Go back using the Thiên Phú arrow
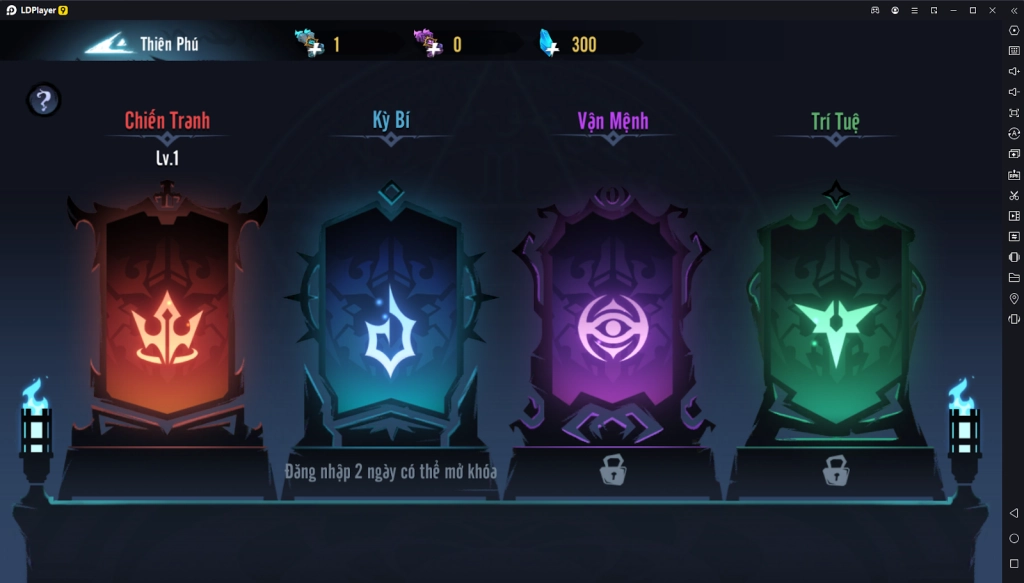This screenshot has height=583, width=1024. pyautogui.click(x=110, y=44)
